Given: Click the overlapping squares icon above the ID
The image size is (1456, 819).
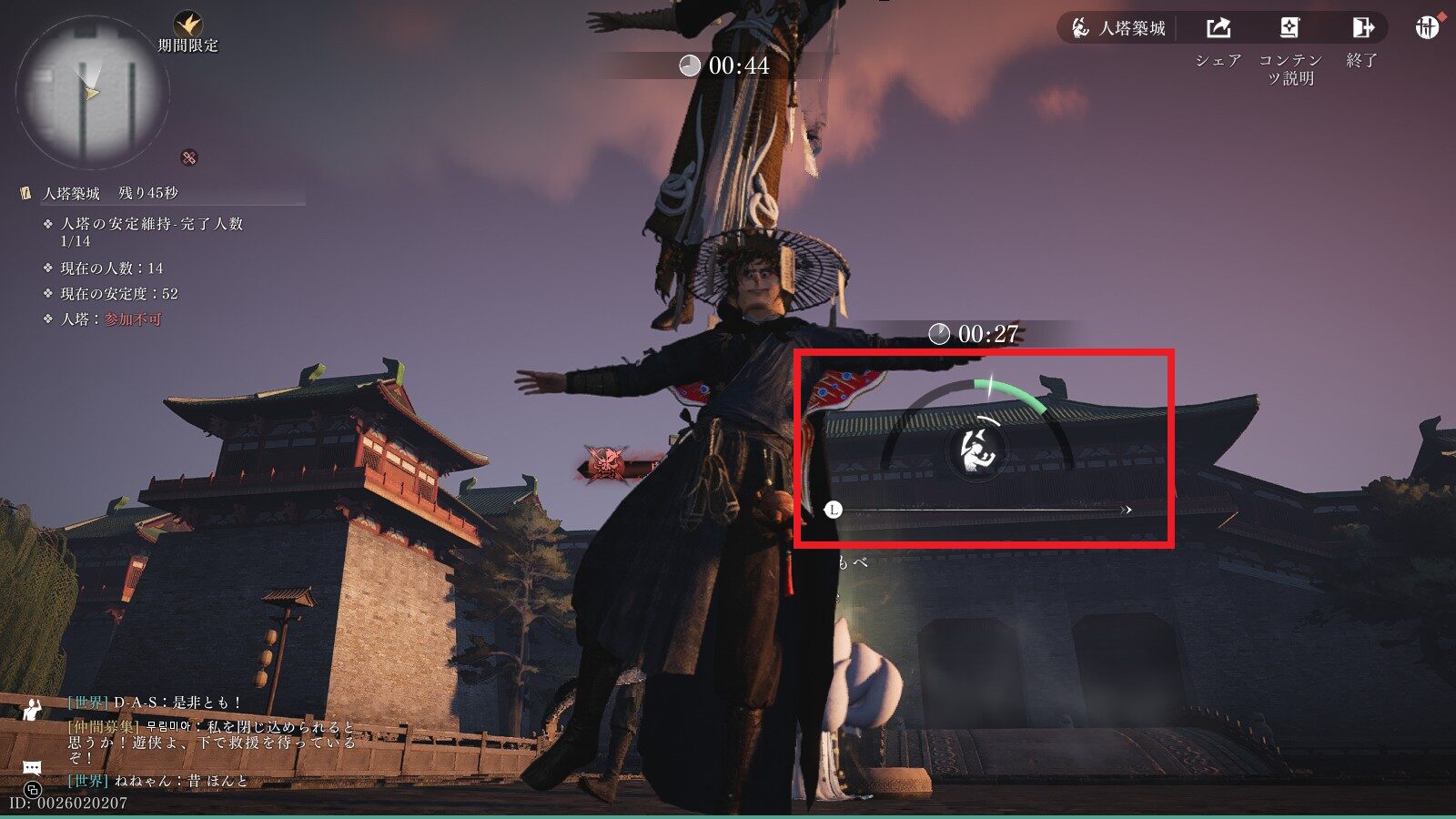Looking at the screenshot, I should [x=33, y=788].
